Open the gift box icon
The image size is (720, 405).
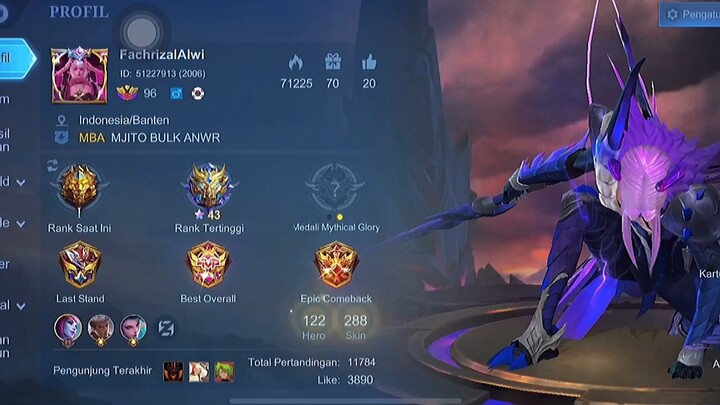[x=332, y=63]
